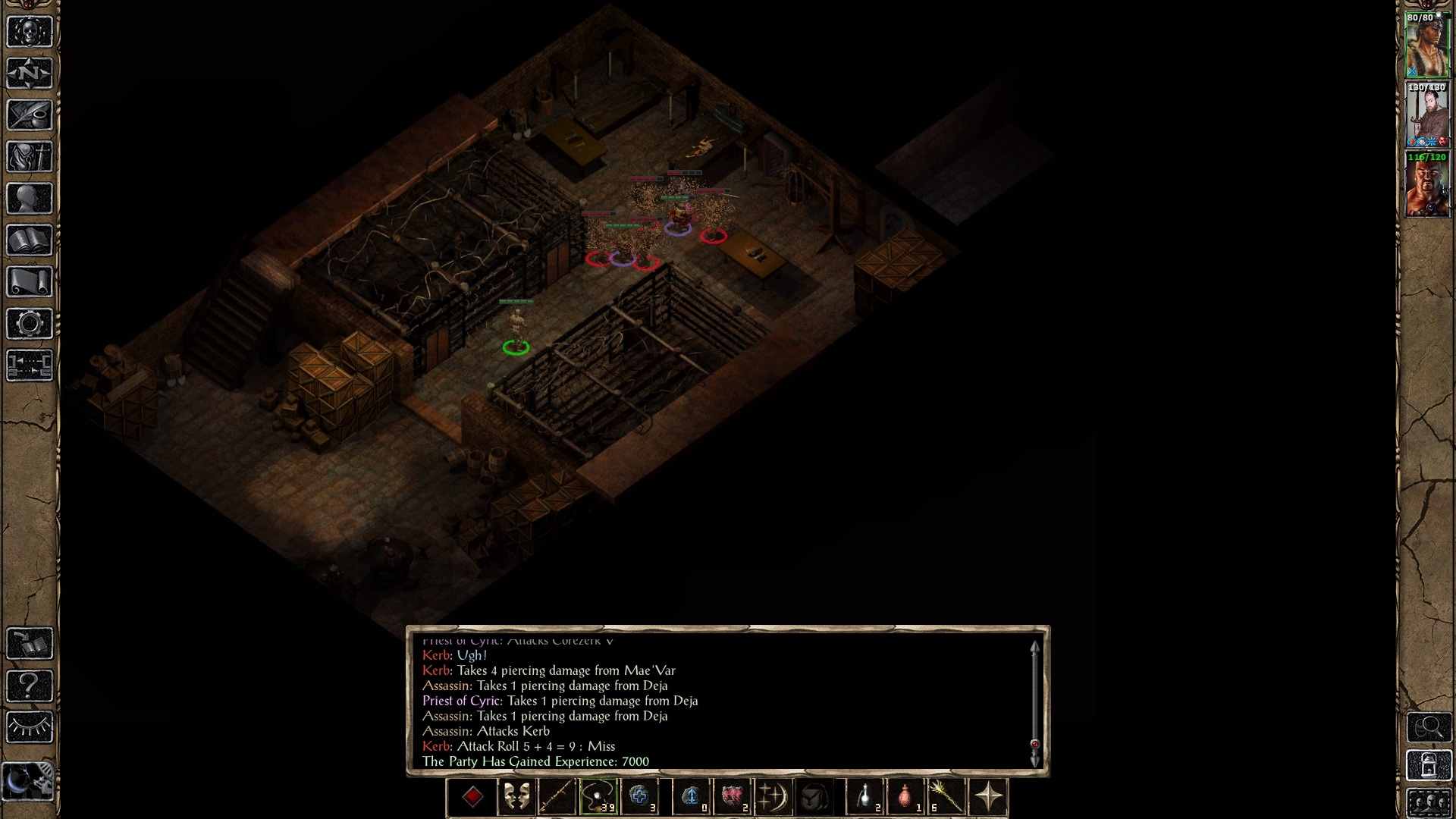This screenshot has width=1456, height=819.
Task: Click the question mark help button
Action: click(x=30, y=686)
